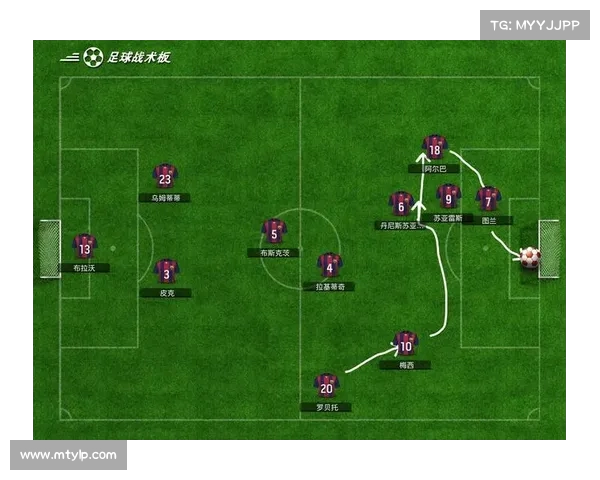The height and width of the screenshot is (480, 600).
Task: Select the number 23 Umtiti jersey
Action: [165, 177]
